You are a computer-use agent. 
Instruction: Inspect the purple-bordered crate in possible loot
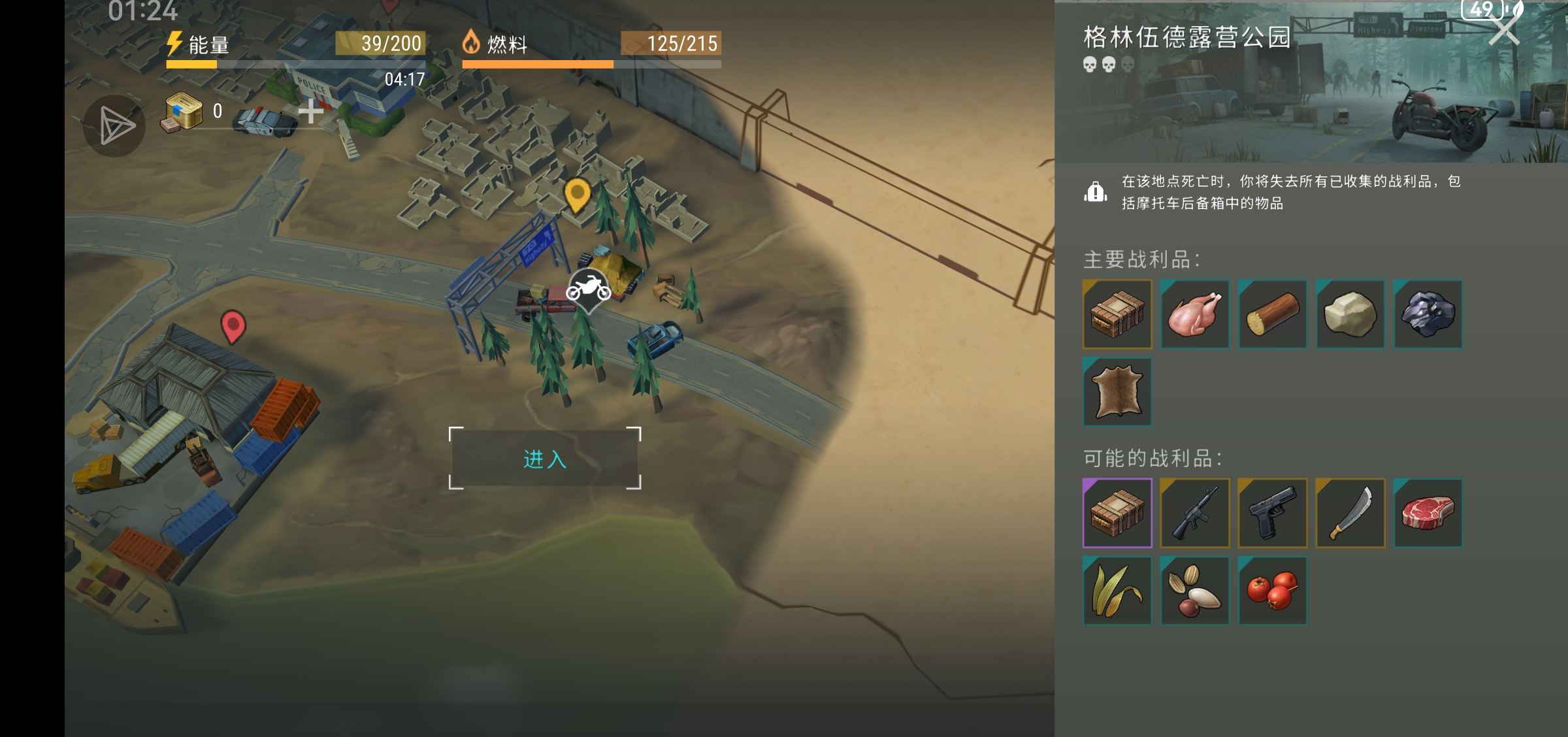(x=1117, y=513)
